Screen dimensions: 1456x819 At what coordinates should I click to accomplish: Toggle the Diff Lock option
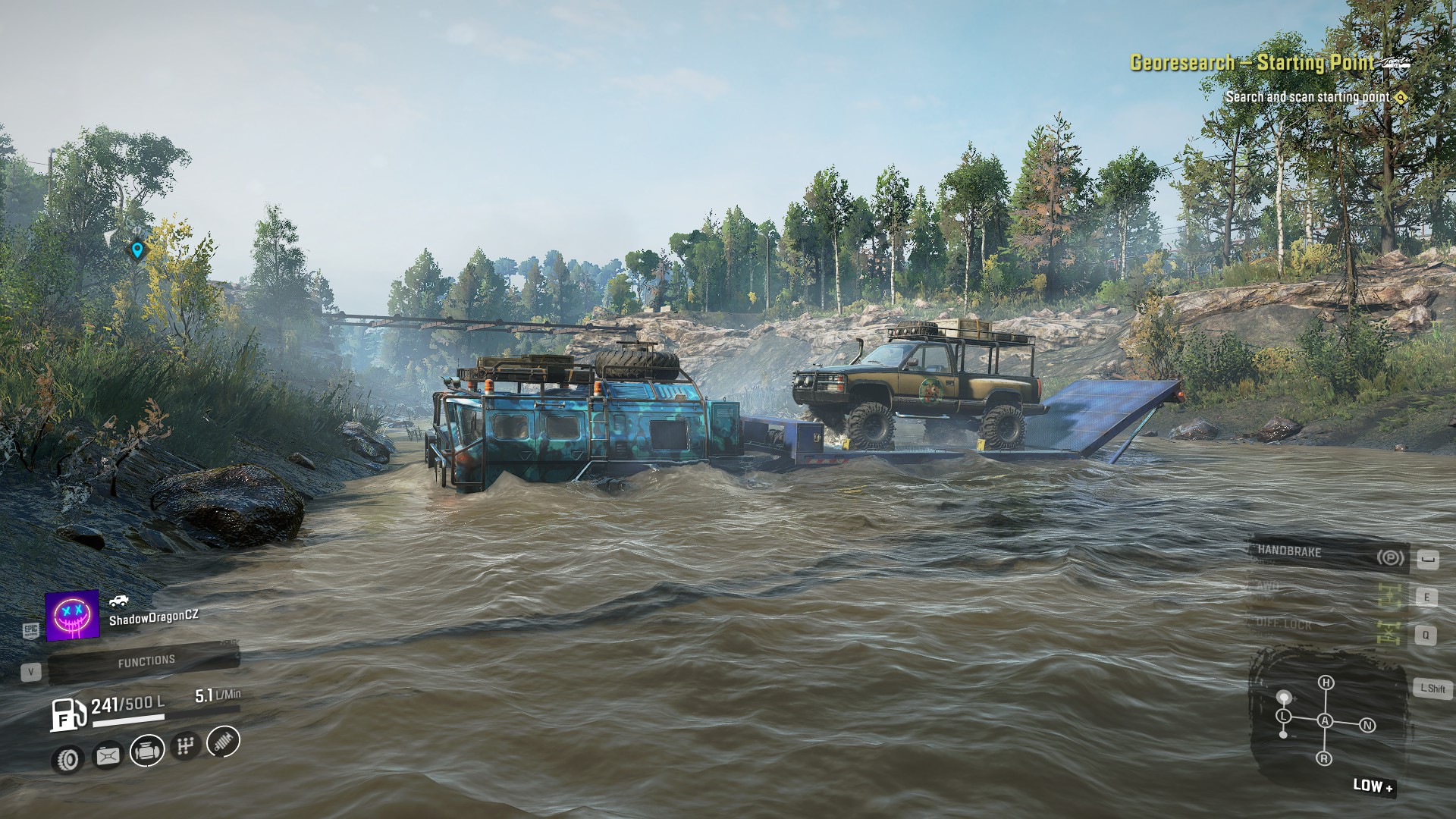click(1327, 626)
